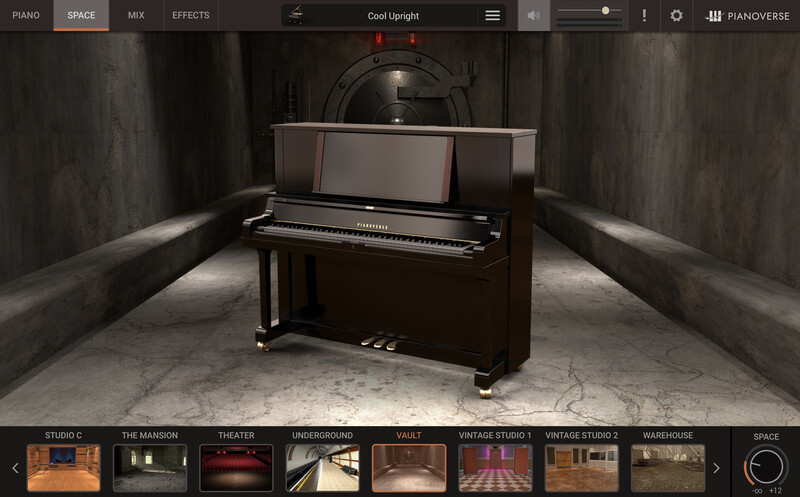Select the SPACE tab
This screenshot has height=497, width=800.
(81, 15)
